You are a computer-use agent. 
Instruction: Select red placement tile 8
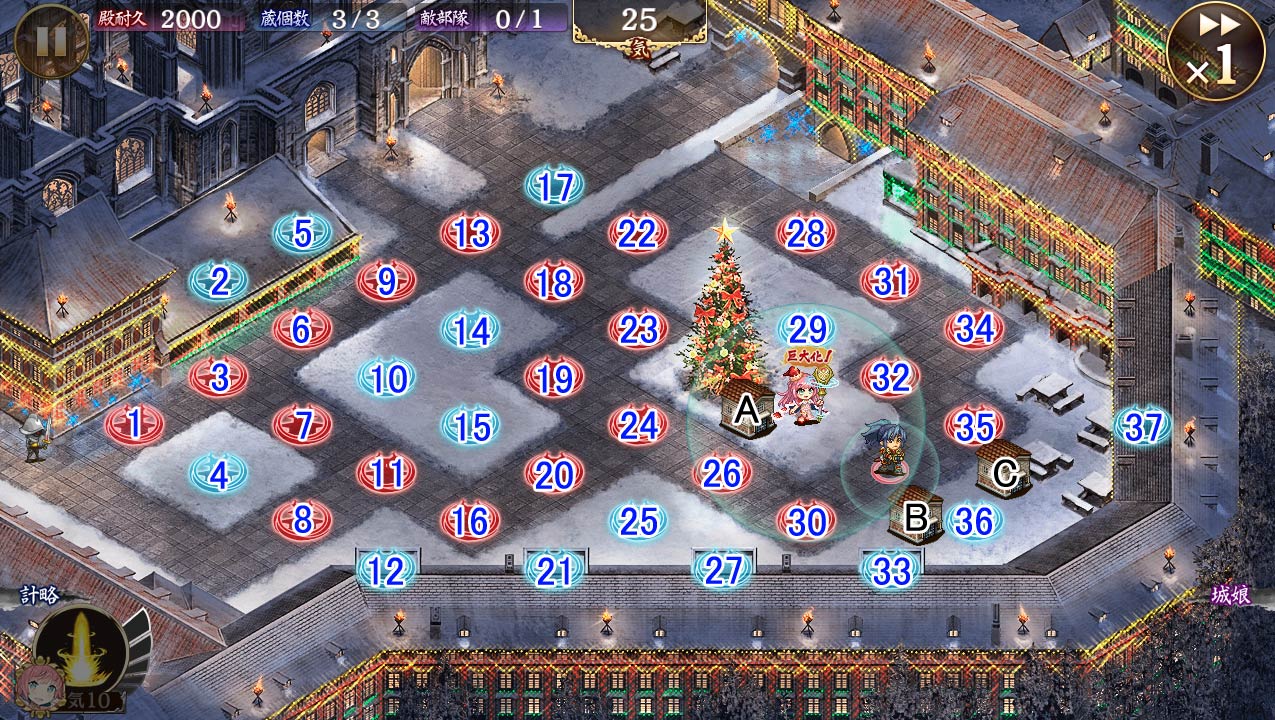pyautogui.click(x=302, y=520)
